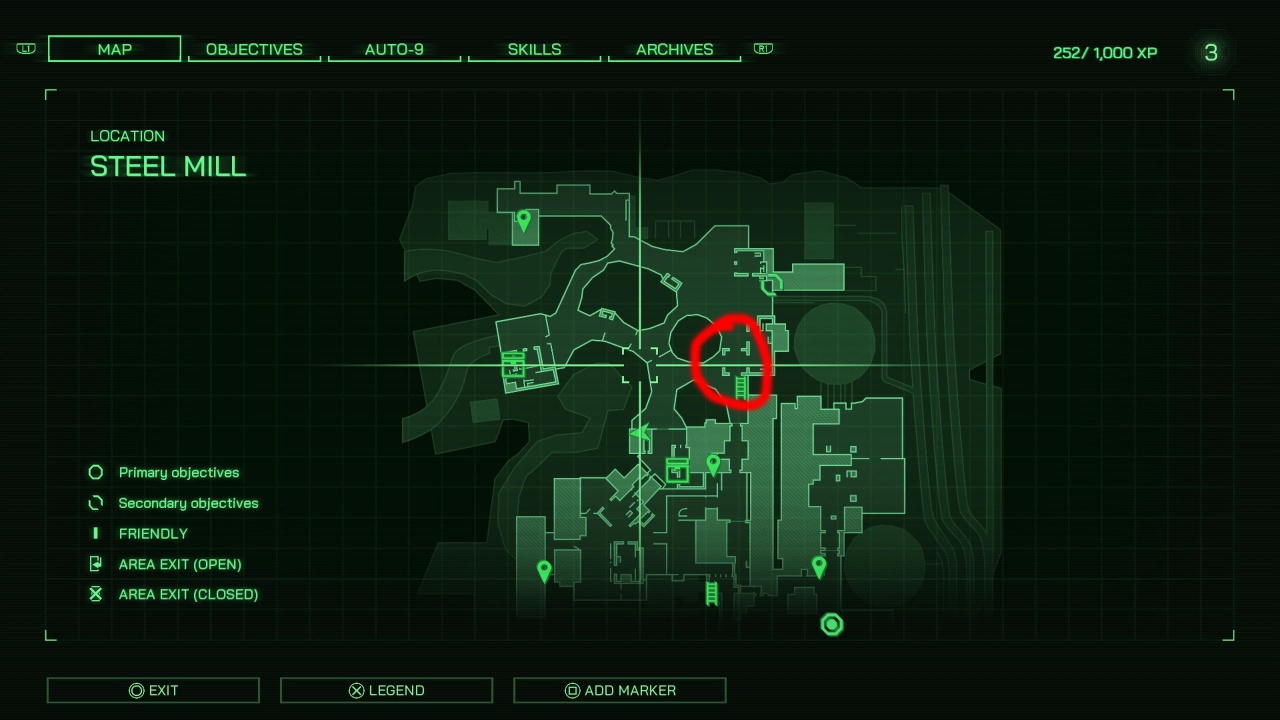Click the AREA EXIT (OPEN) legend icon

tap(95, 564)
